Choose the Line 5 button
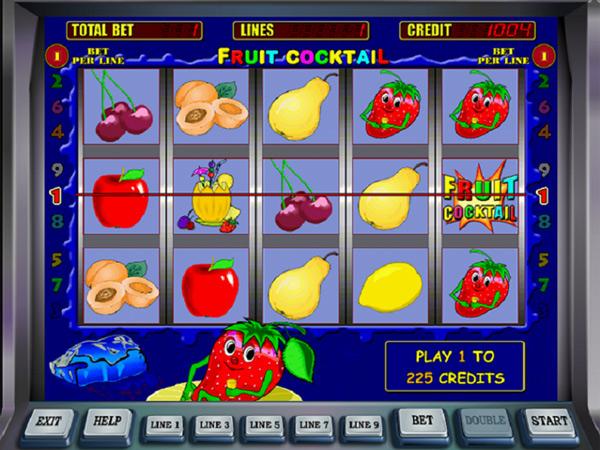Screen dimensions: 600x450 point(264,425)
